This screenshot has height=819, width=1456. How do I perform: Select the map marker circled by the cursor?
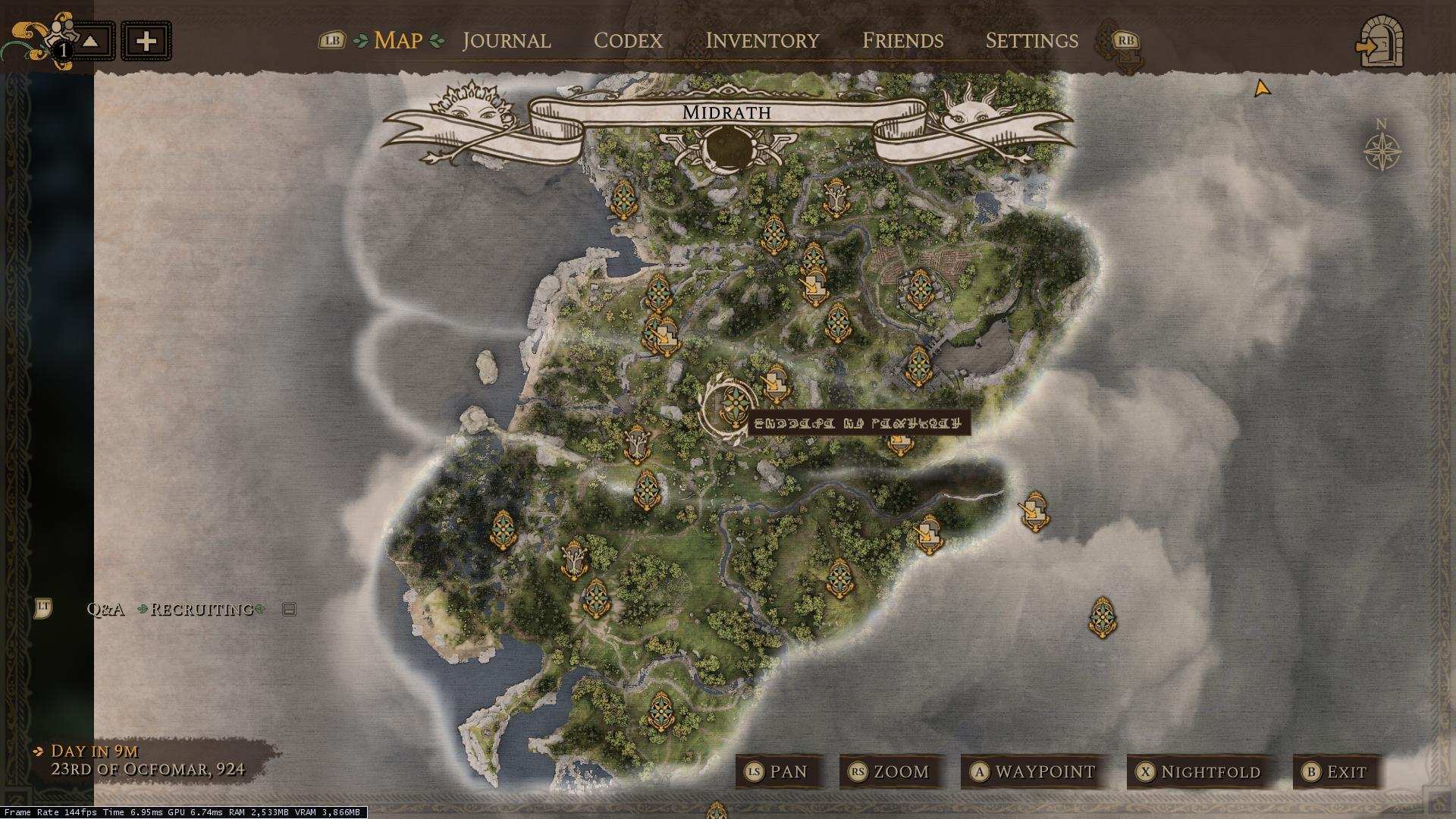click(x=731, y=406)
